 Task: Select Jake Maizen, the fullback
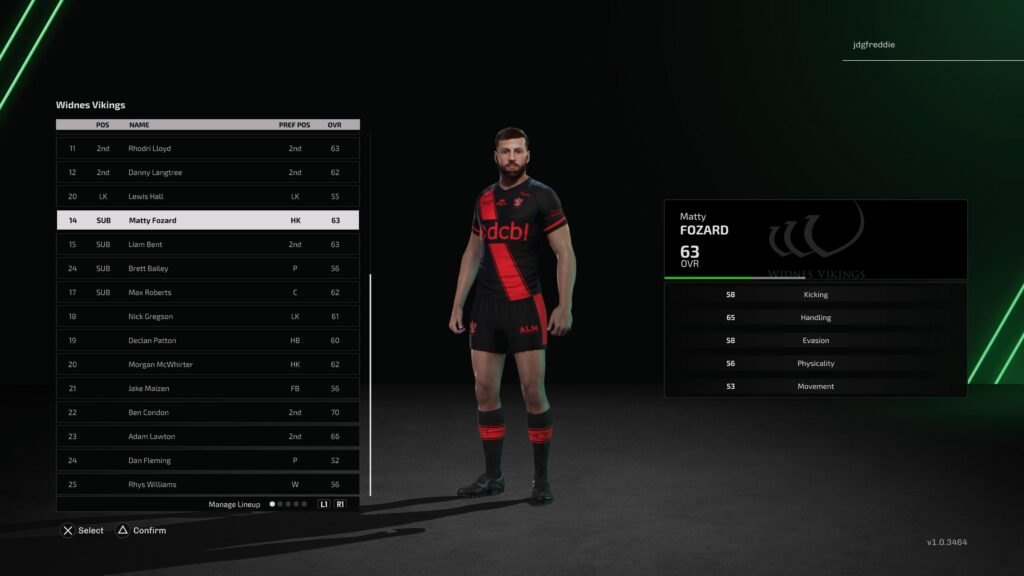point(207,388)
